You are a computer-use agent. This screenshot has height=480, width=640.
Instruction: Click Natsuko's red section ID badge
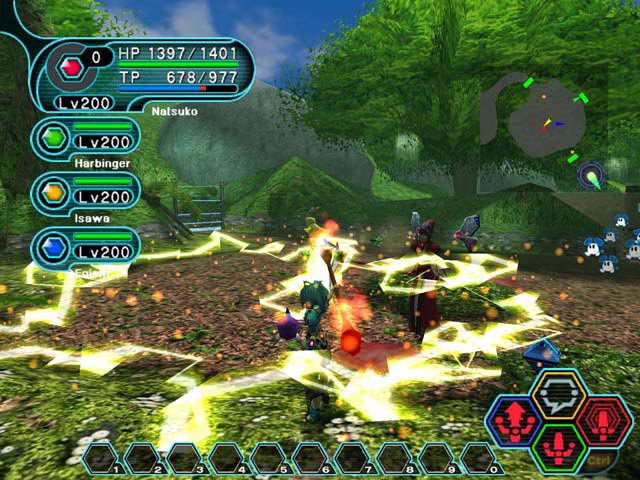tap(70, 69)
